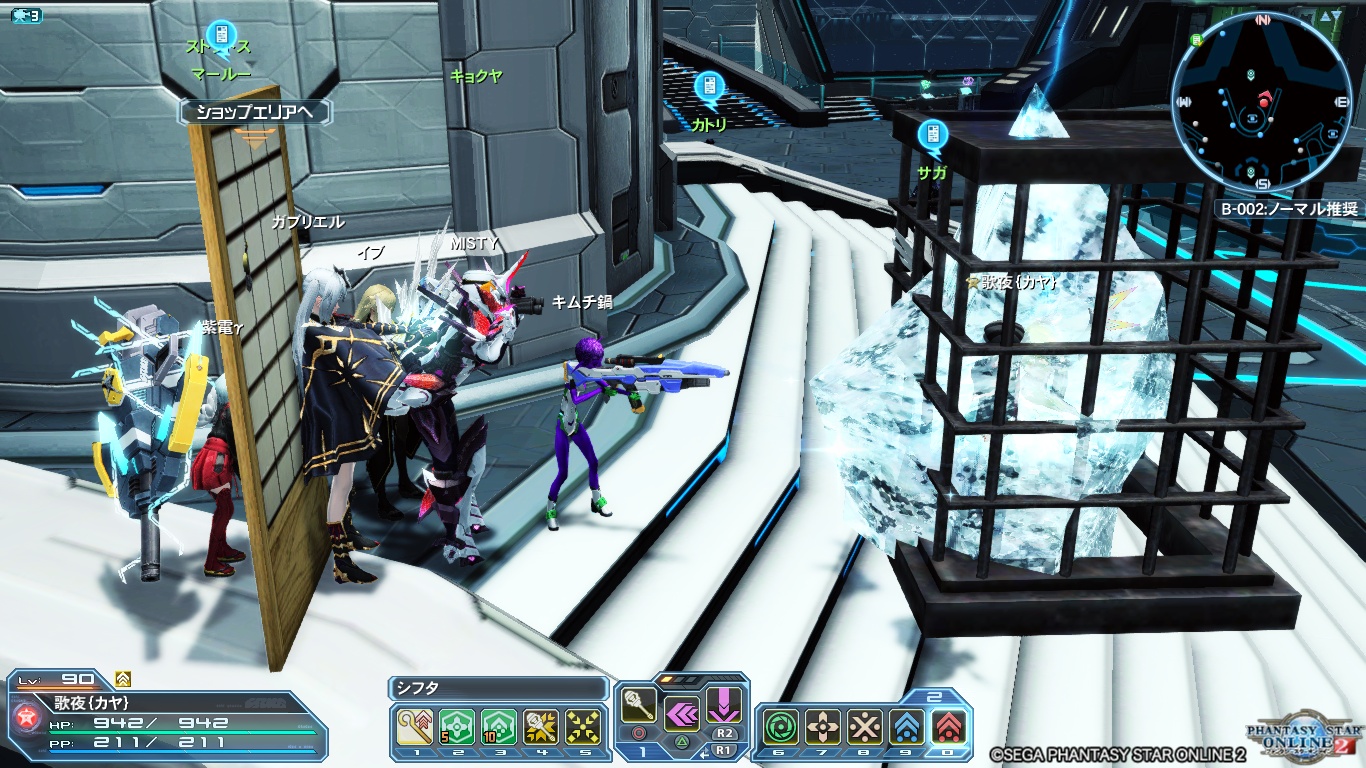
Task: Activate the green swirl skill icon
Action: (780, 727)
